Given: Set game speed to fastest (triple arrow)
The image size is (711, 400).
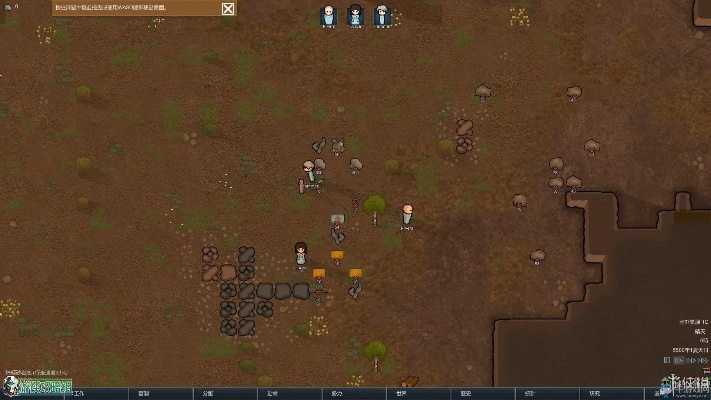Looking at the screenshot, I should pyautogui.click(x=702, y=360).
